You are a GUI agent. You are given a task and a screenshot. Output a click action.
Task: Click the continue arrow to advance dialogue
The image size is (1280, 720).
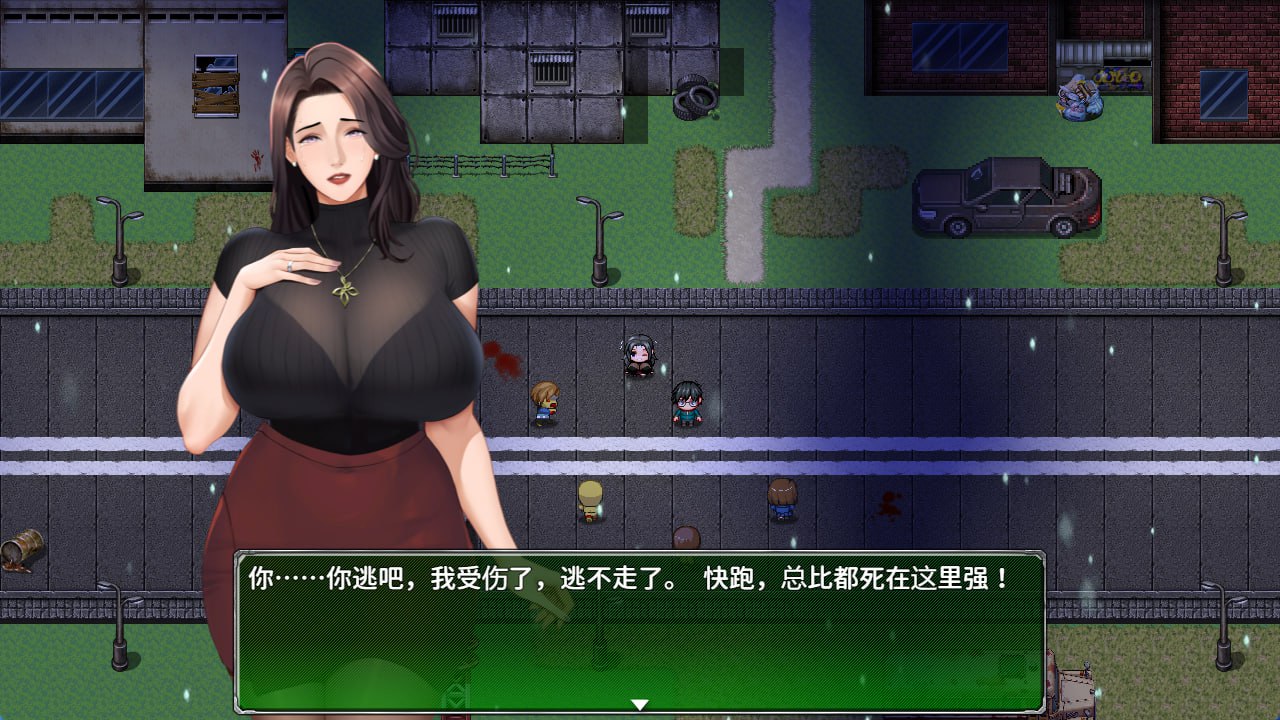[x=639, y=703]
